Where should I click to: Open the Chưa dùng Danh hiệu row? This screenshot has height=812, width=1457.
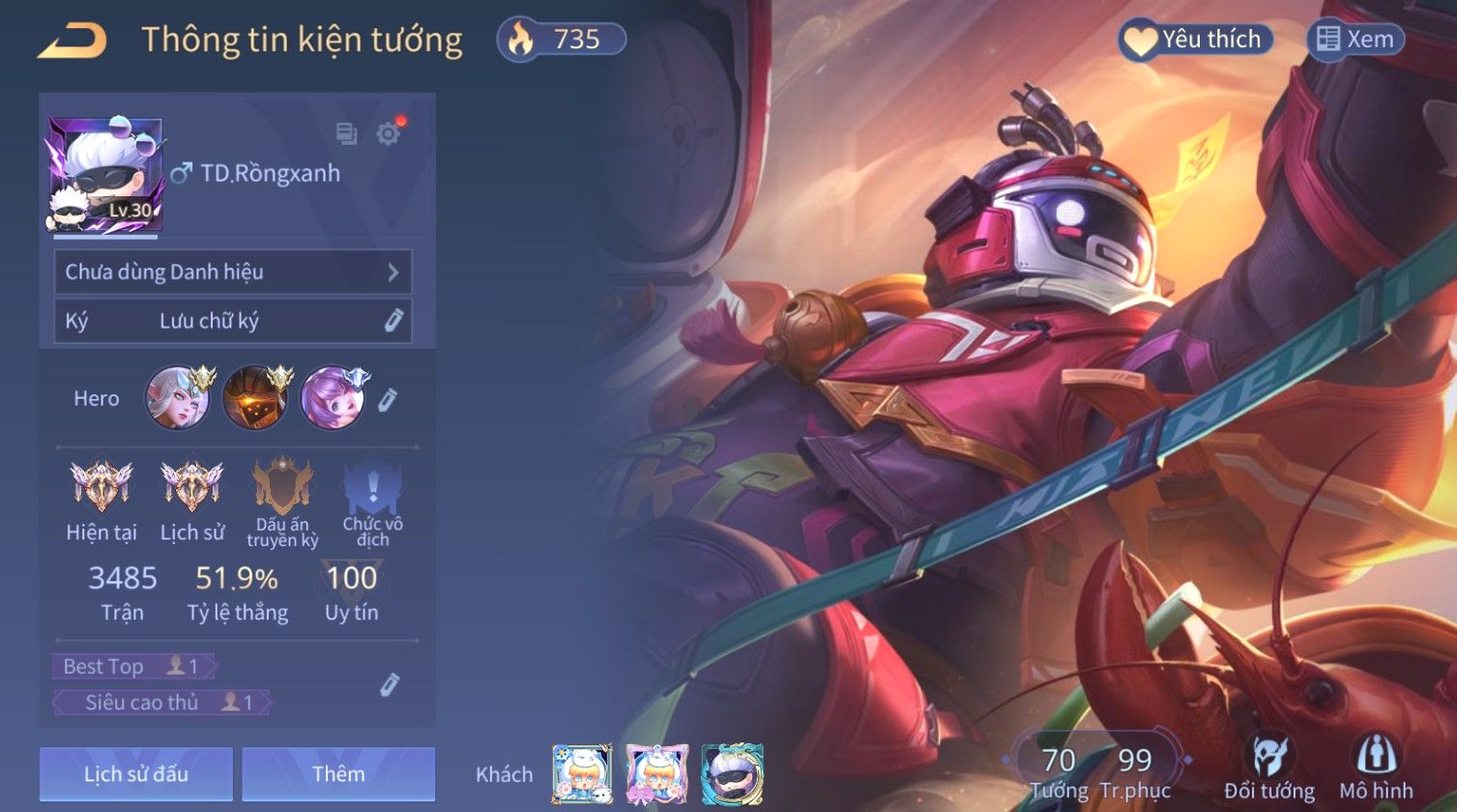pyautogui.click(x=233, y=272)
